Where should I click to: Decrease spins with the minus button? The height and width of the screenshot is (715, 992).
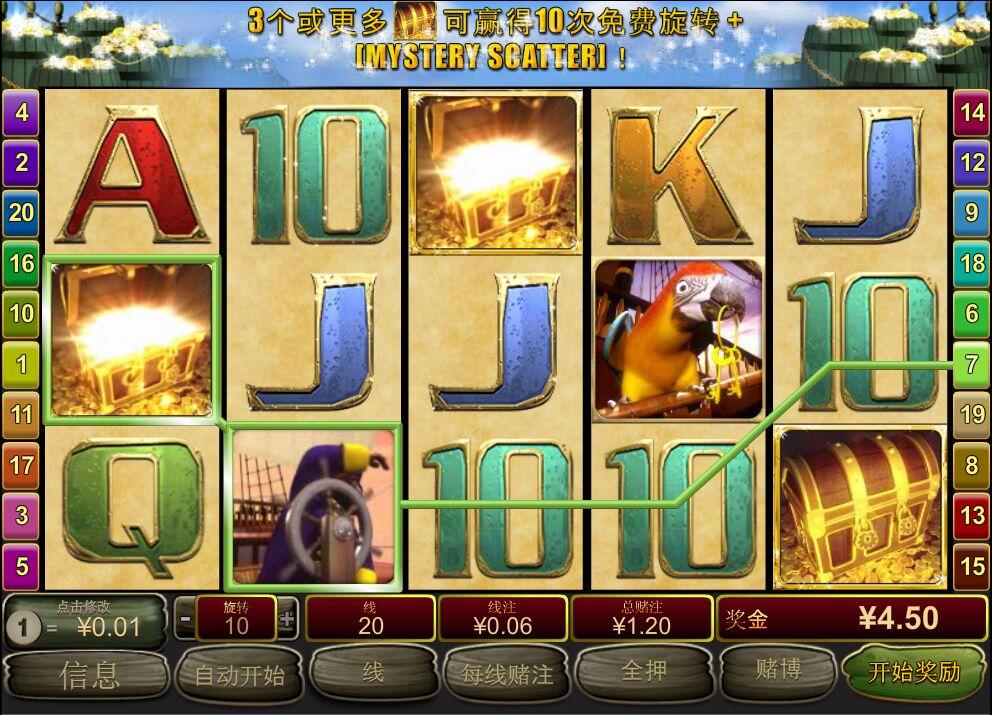pos(185,619)
